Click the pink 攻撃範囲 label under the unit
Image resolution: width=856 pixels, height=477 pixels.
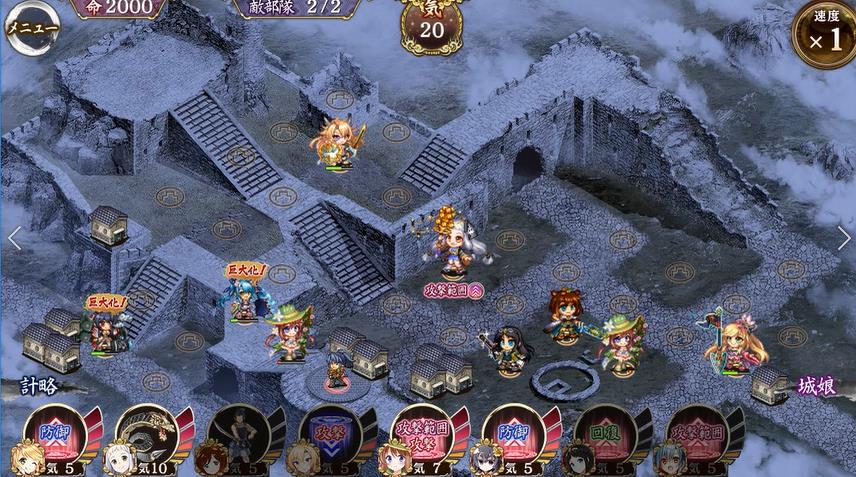(455, 287)
